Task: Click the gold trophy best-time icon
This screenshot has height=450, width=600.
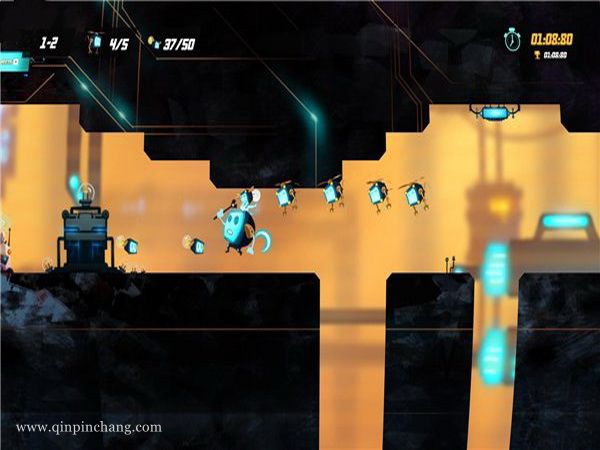Action: (x=536, y=54)
